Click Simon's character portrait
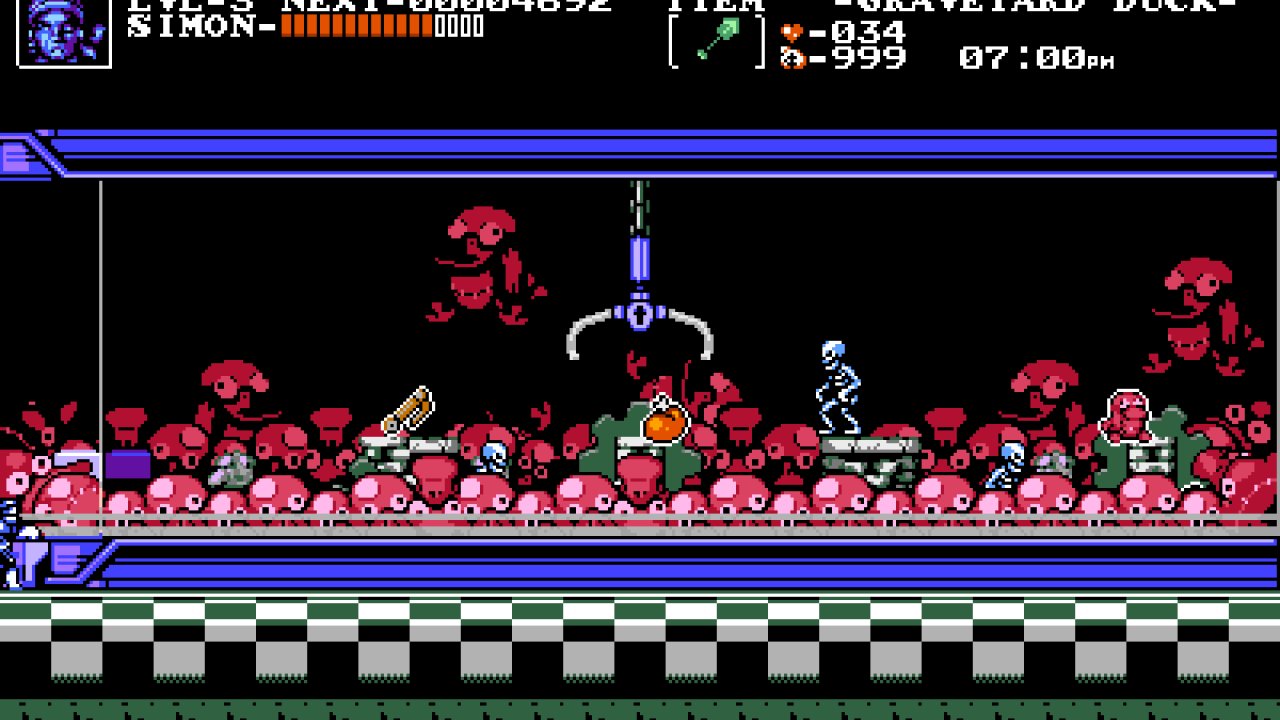The height and width of the screenshot is (720, 1280). pyautogui.click(x=64, y=31)
